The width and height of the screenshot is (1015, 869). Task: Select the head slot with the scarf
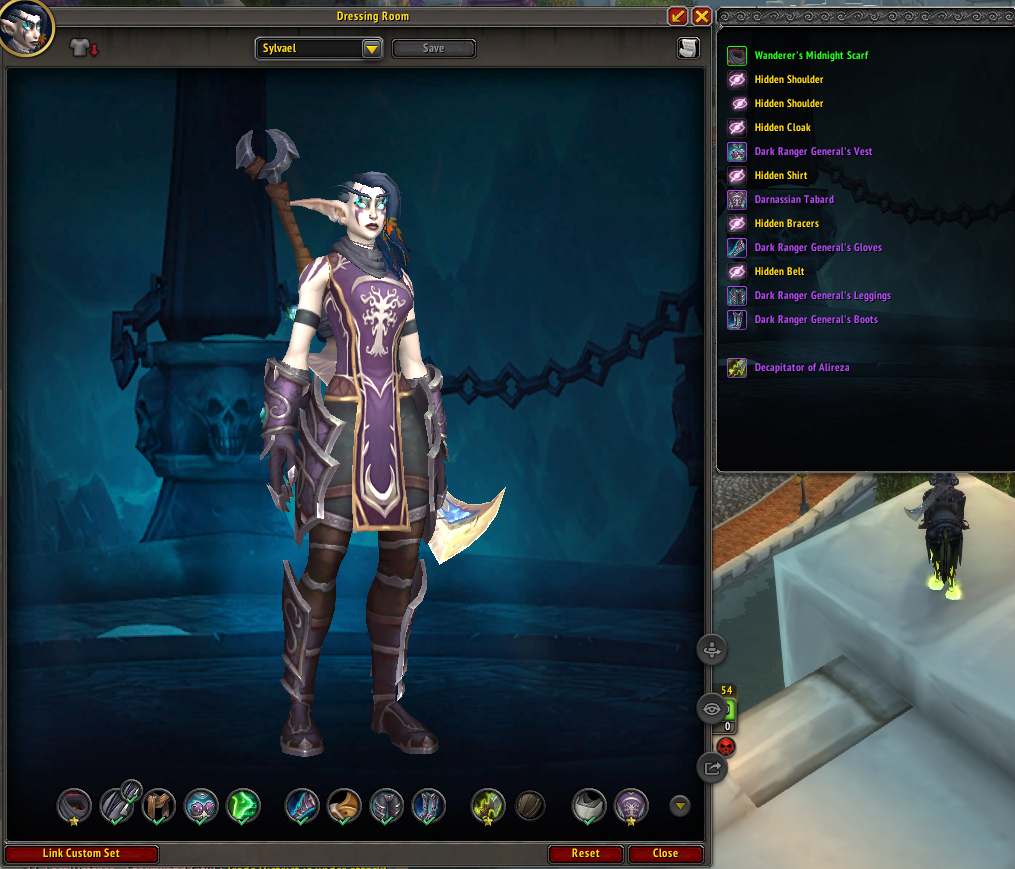[74, 805]
